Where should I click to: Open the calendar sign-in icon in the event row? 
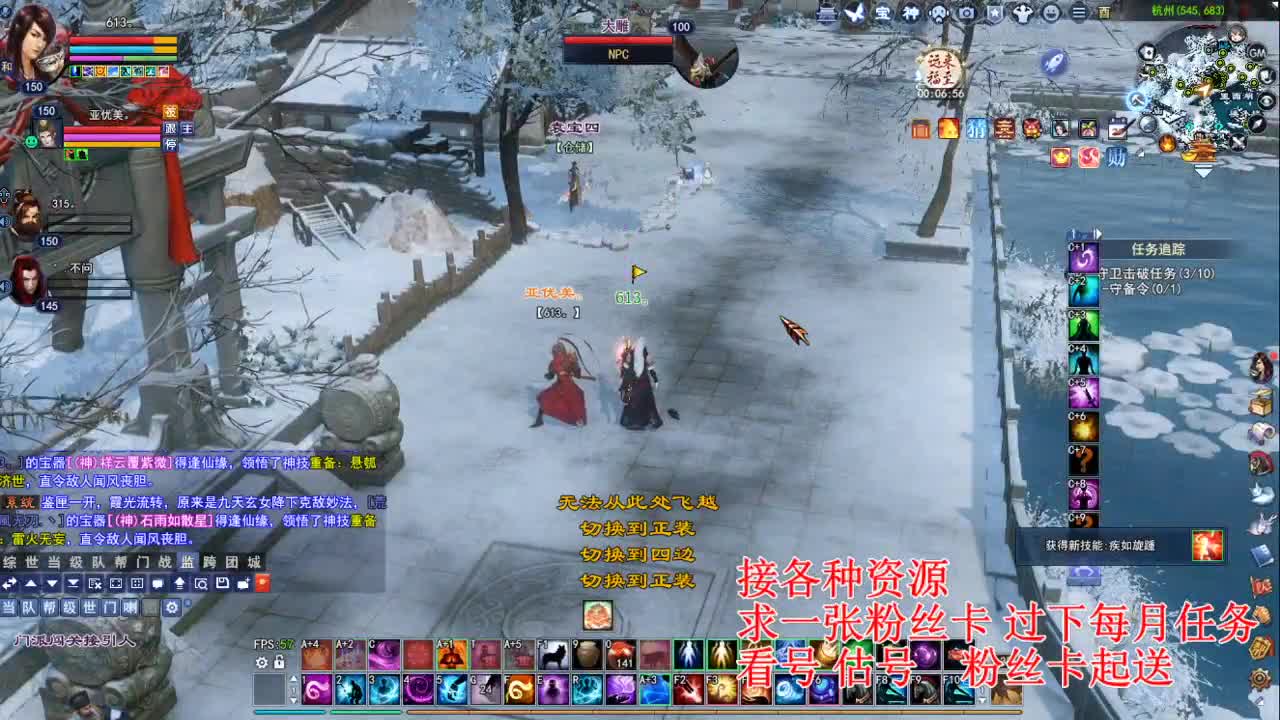pyautogui.click(x=1118, y=128)
